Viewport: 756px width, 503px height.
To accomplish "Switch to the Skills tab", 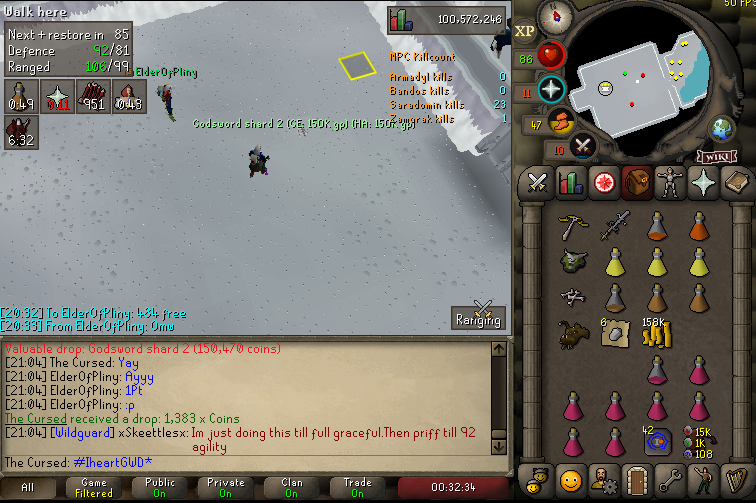I will tap(570, 183).
